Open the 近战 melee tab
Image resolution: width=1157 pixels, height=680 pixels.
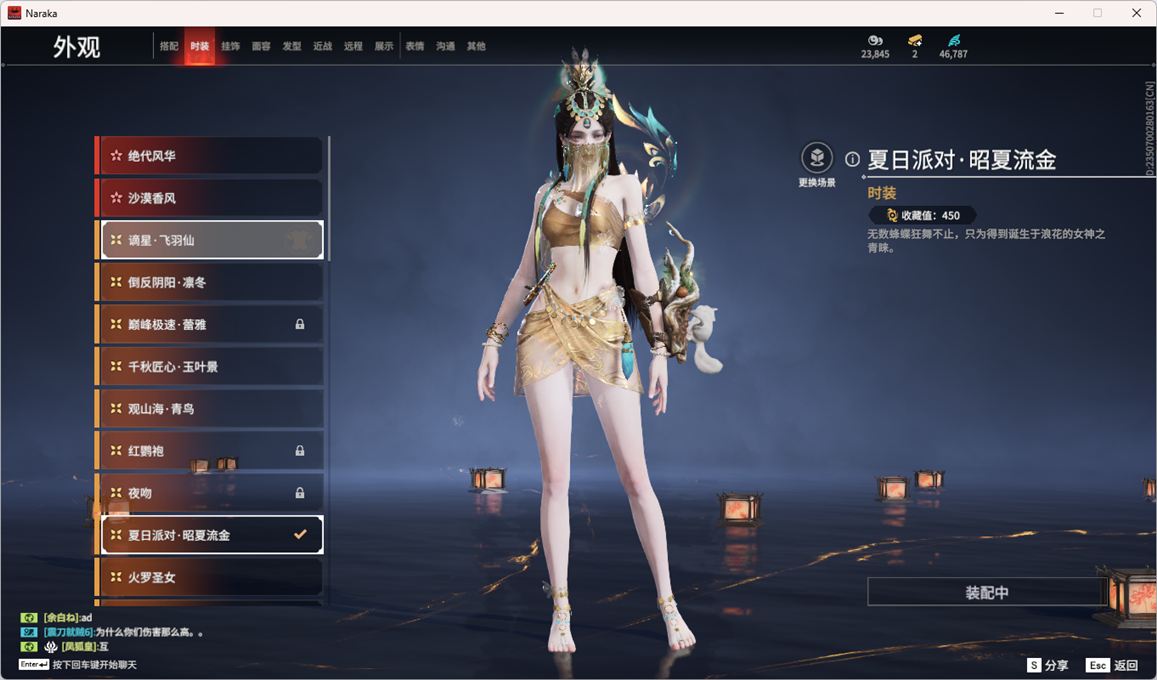322,46
